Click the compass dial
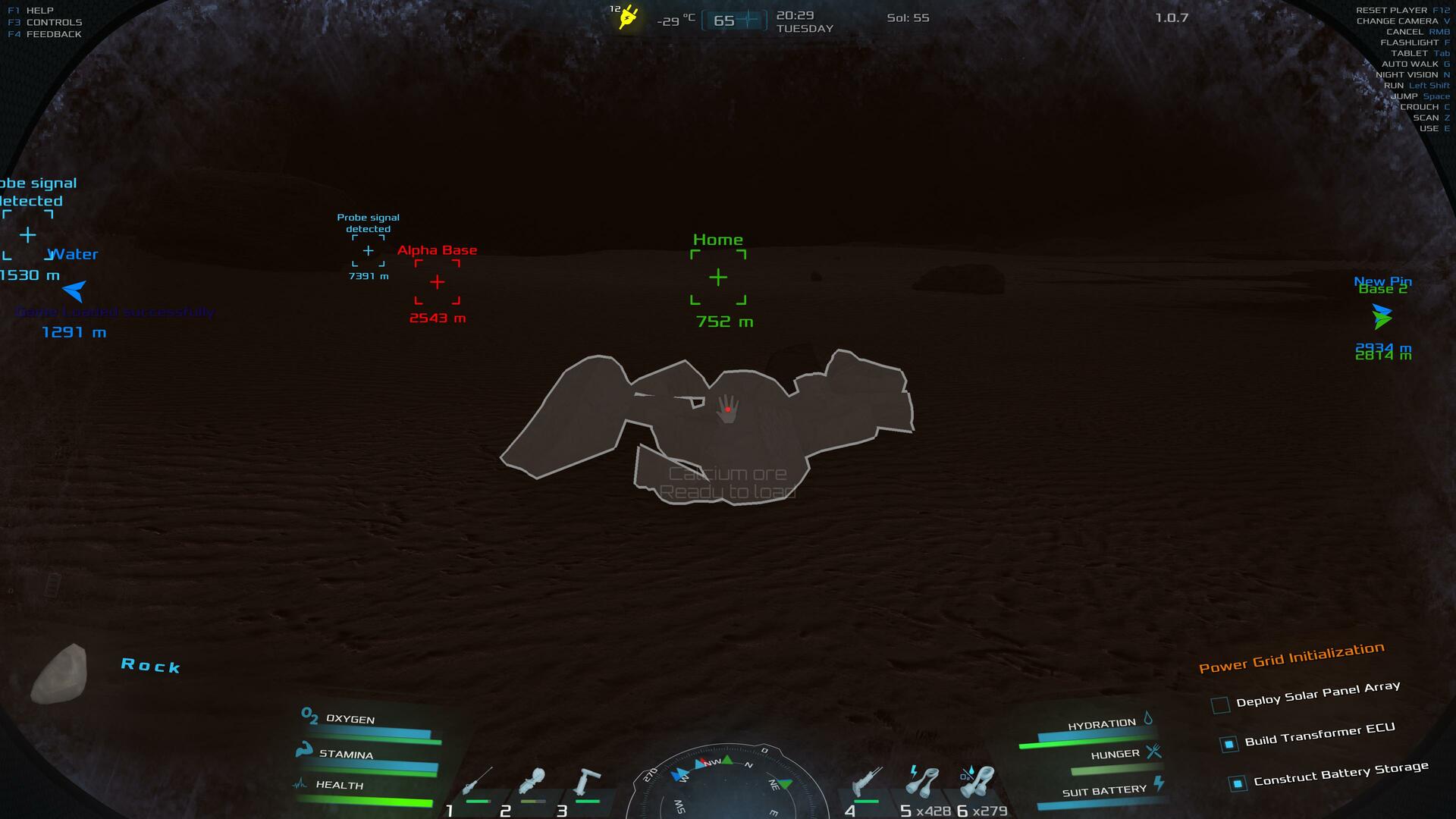The width and height of the screenshot is (1456, 819). (x=726, y=785)
